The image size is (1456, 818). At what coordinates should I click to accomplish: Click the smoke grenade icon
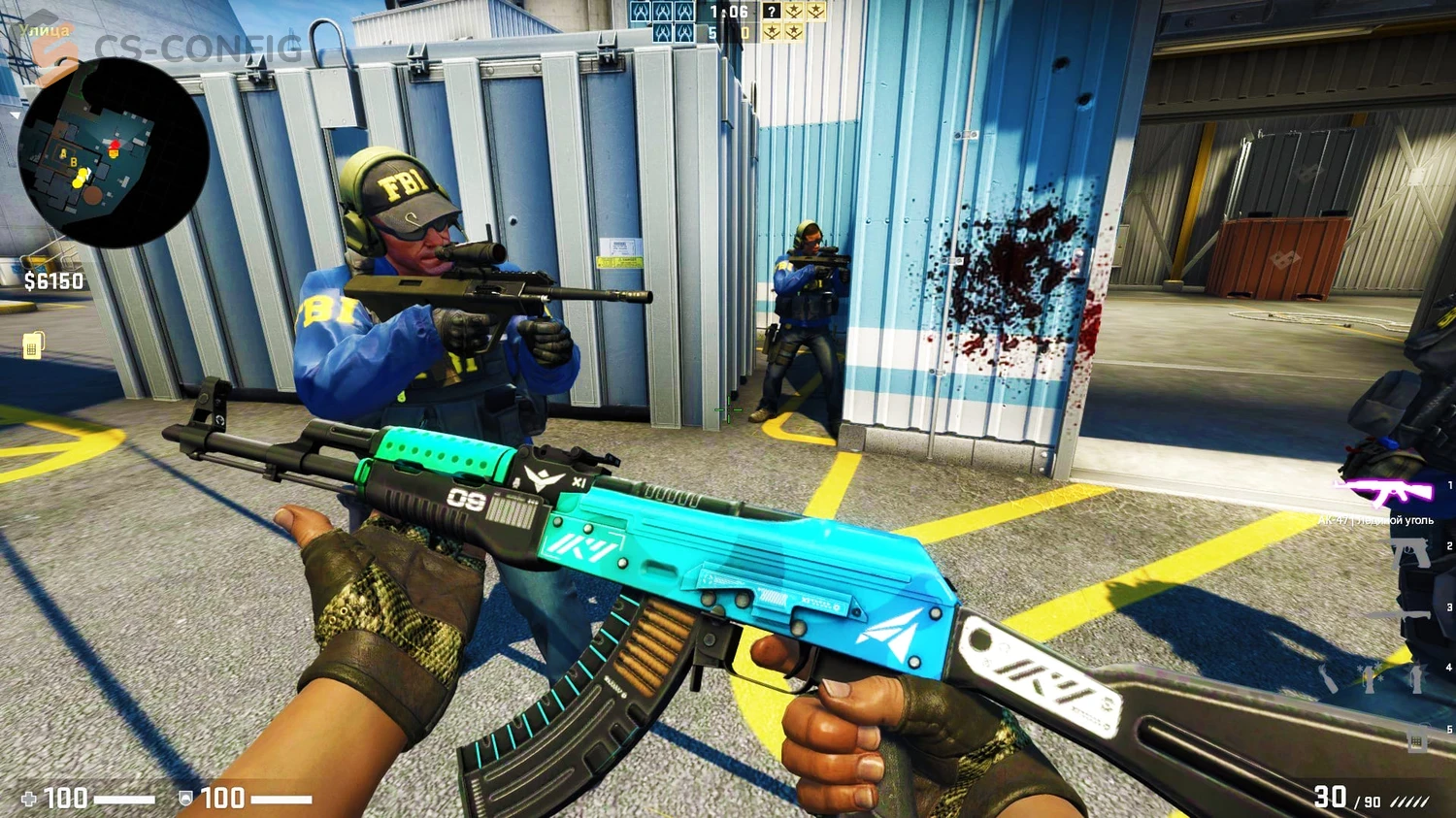tap(1416, 679)
